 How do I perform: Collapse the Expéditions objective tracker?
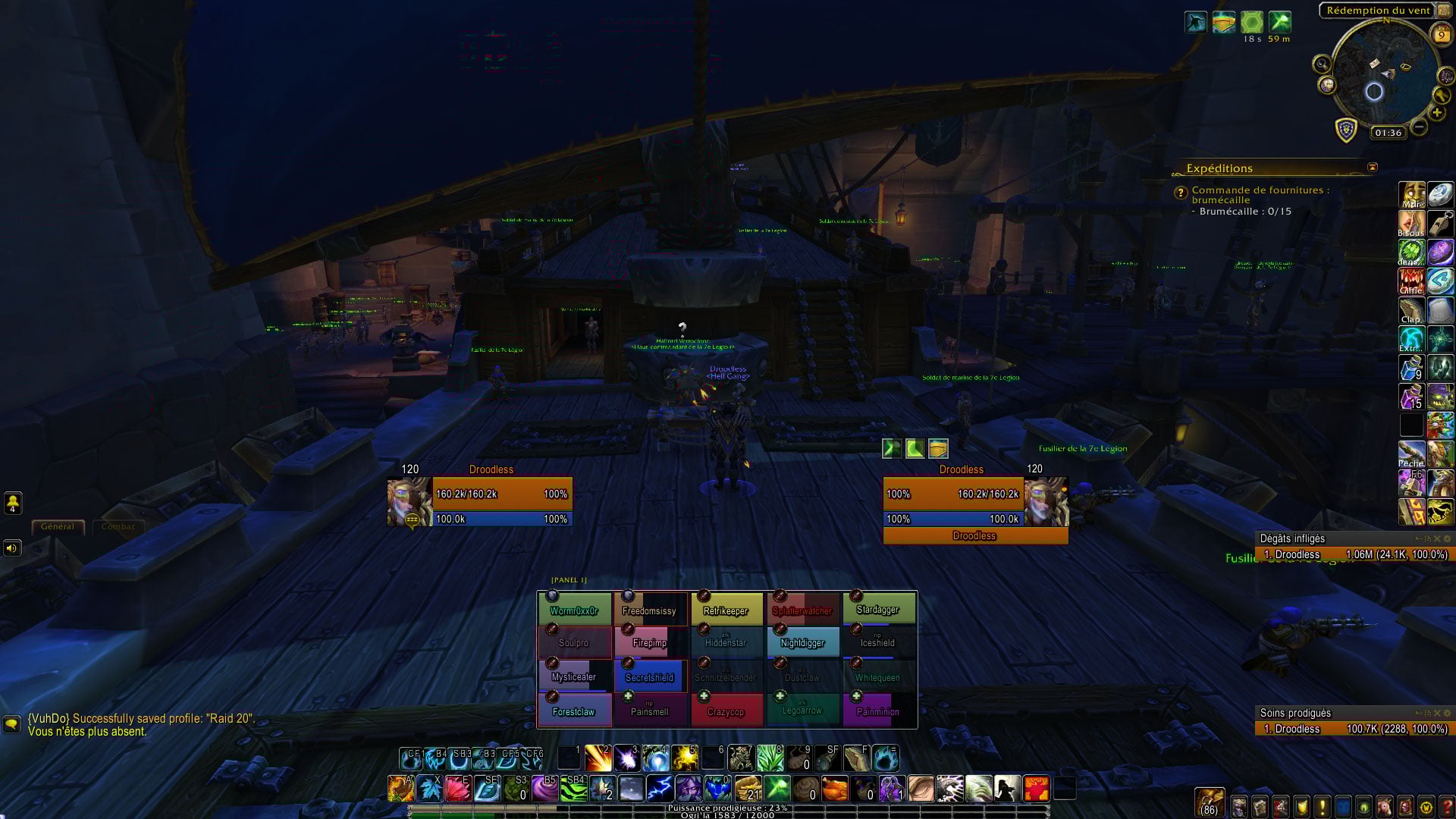tap(1372, 168)
